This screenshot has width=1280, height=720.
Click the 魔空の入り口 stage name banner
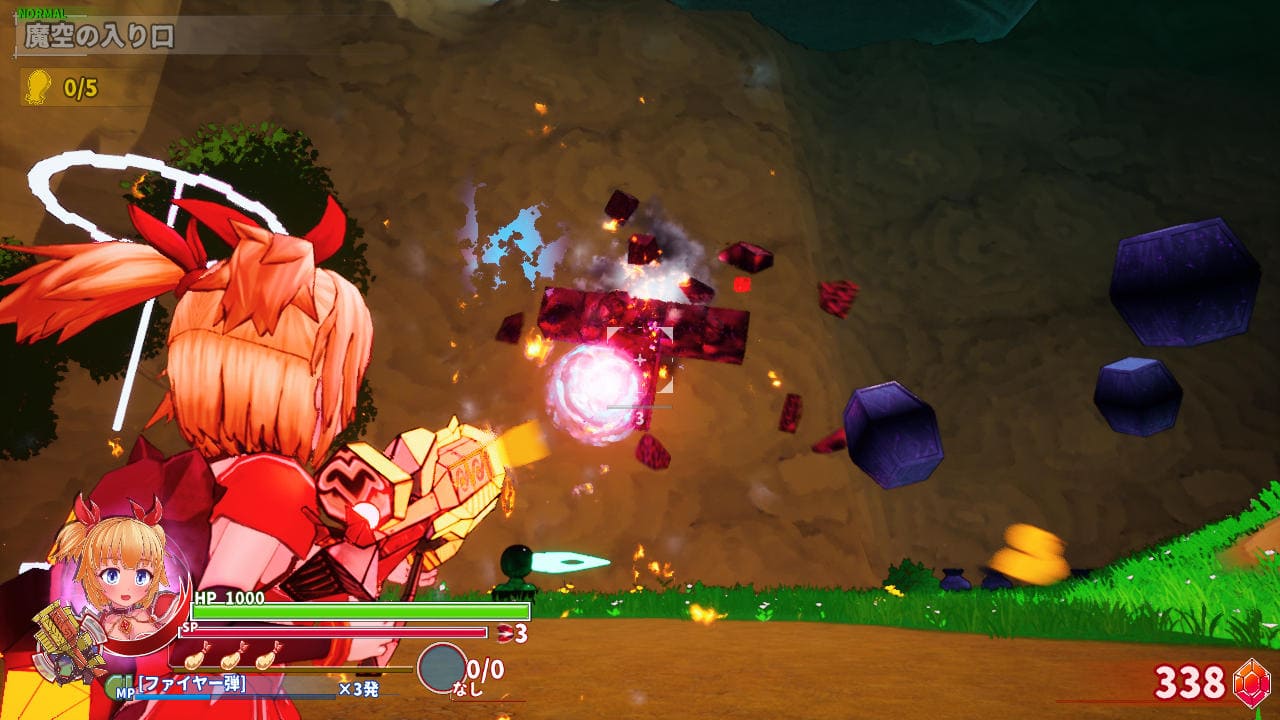pyautogui.click(x=100, y=37)
